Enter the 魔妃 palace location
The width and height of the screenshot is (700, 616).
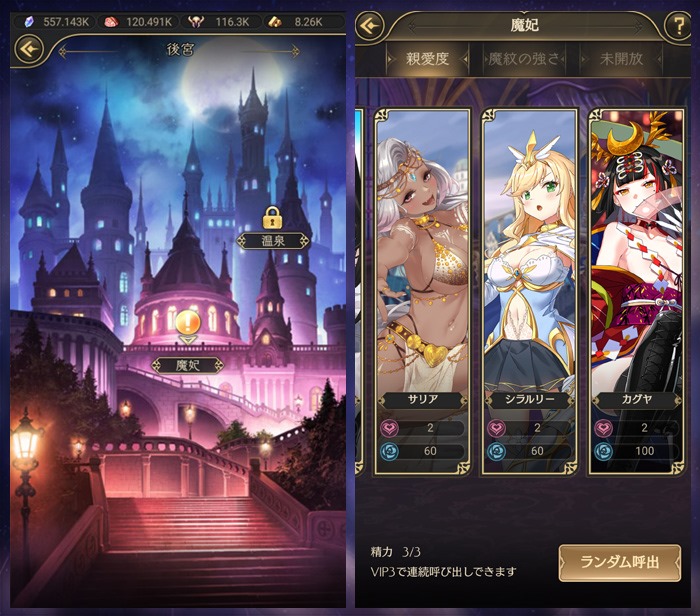187,364
